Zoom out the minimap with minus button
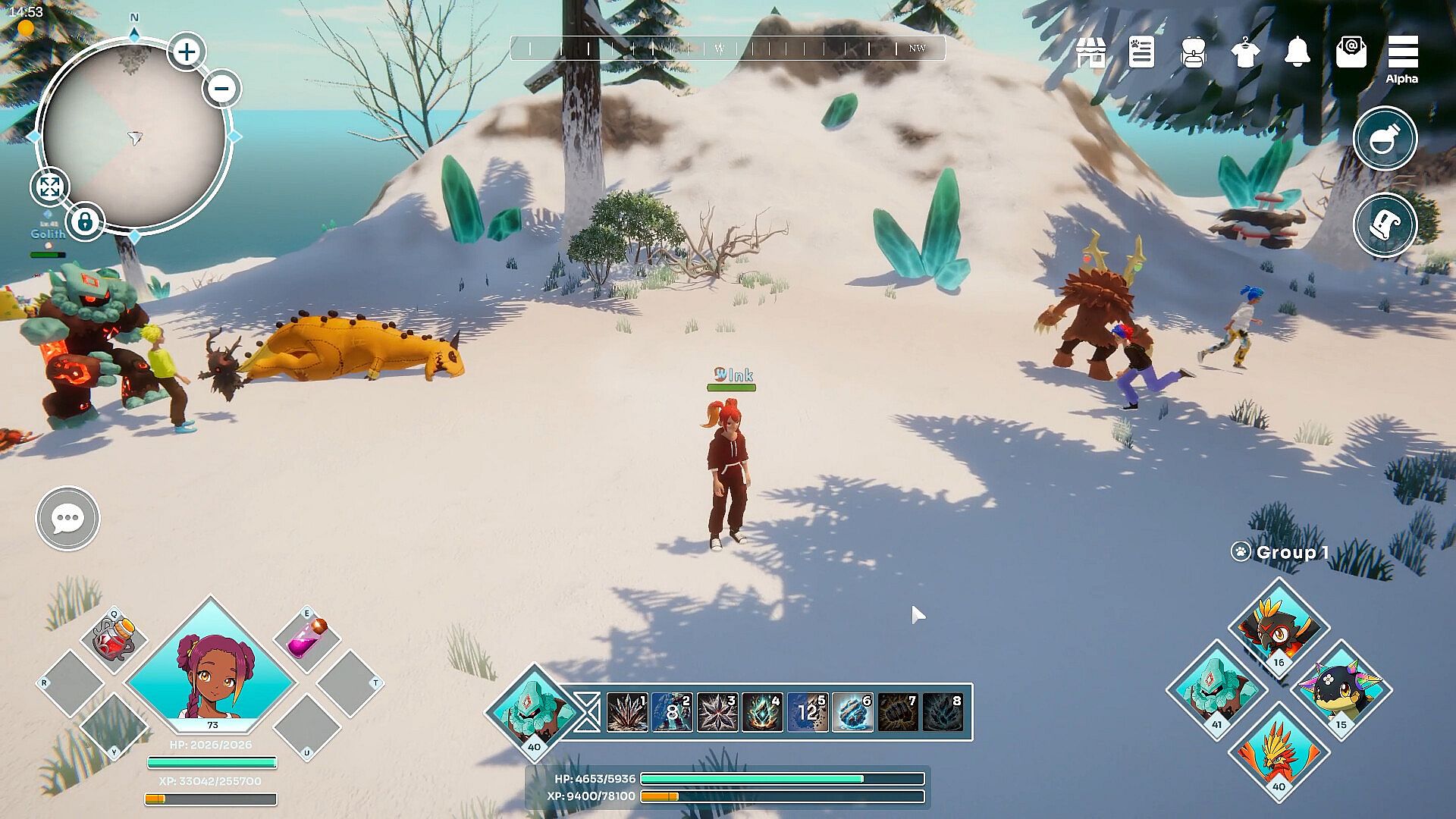Image resolution: width=1456 pixels, height=819 pixels. pos(222,89)
